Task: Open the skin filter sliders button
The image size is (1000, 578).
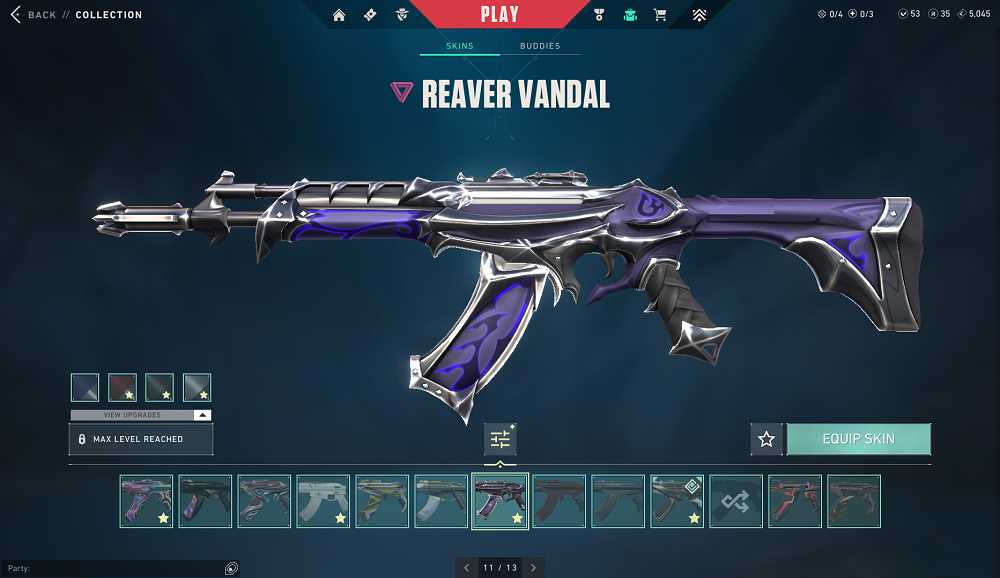Action: click(500, 439)
